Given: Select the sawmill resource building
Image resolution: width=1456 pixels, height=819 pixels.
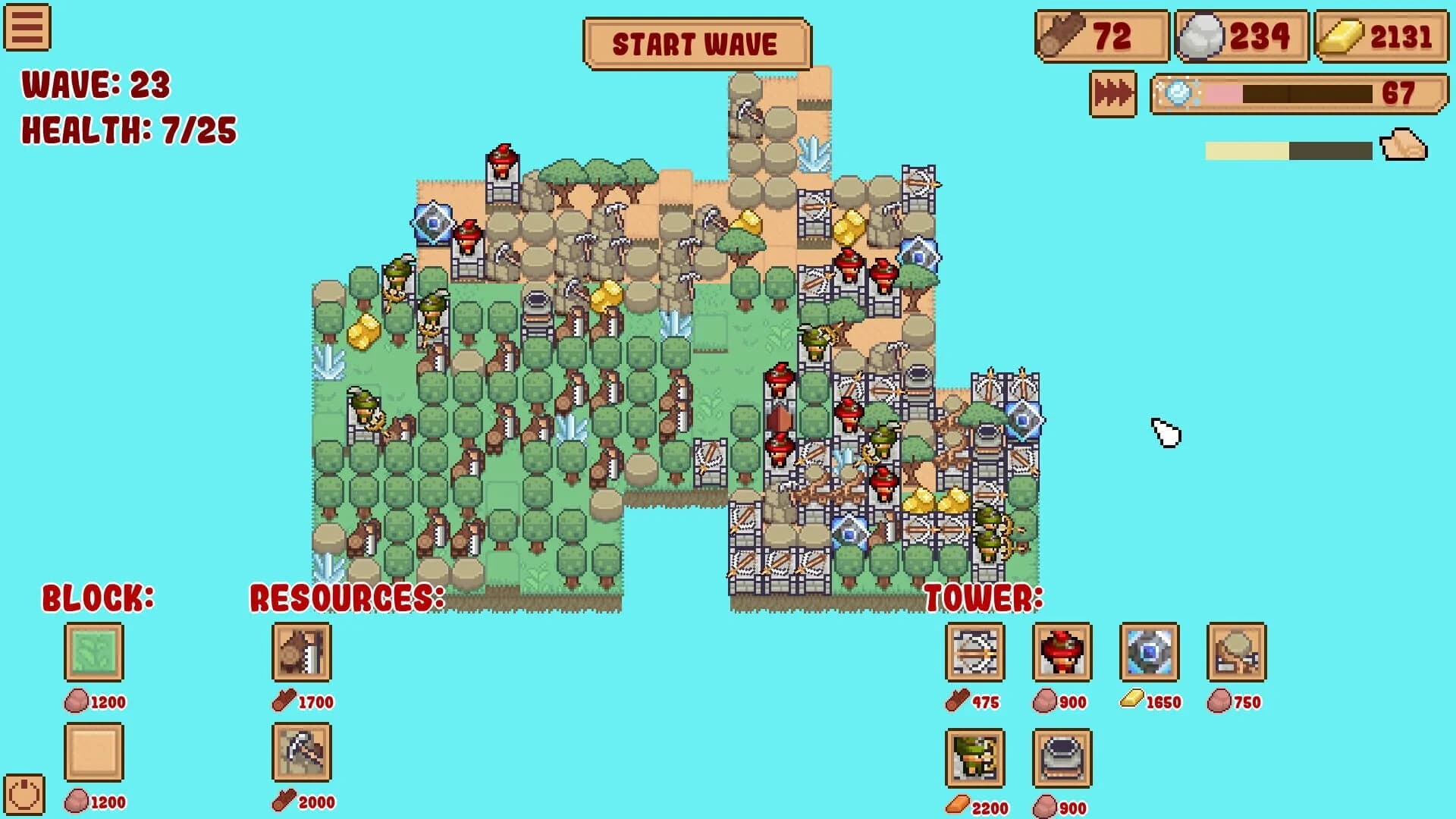Looking at the screenshot, I should 300,653.
